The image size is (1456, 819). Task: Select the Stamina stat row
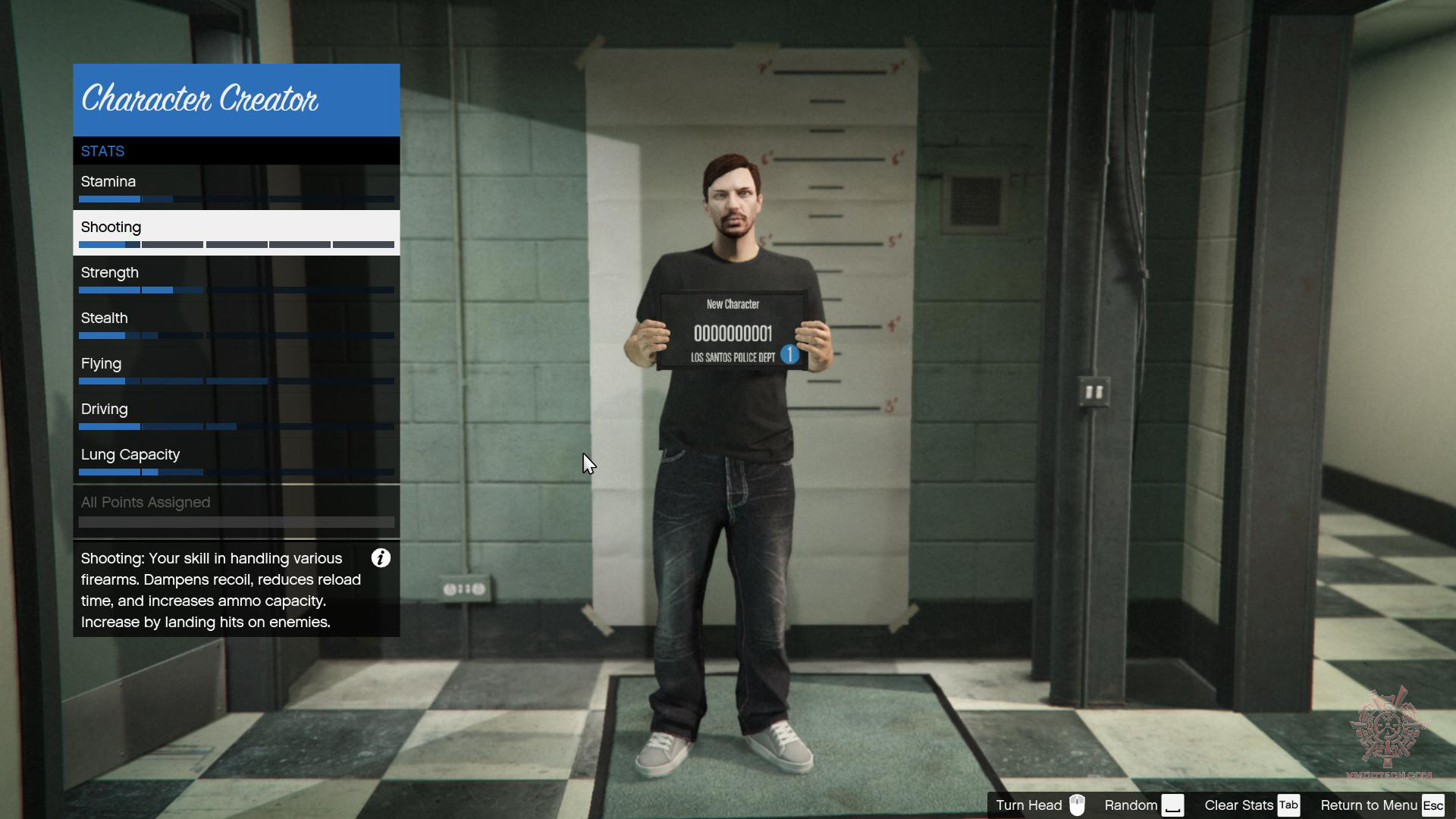[x=236, y=187]
